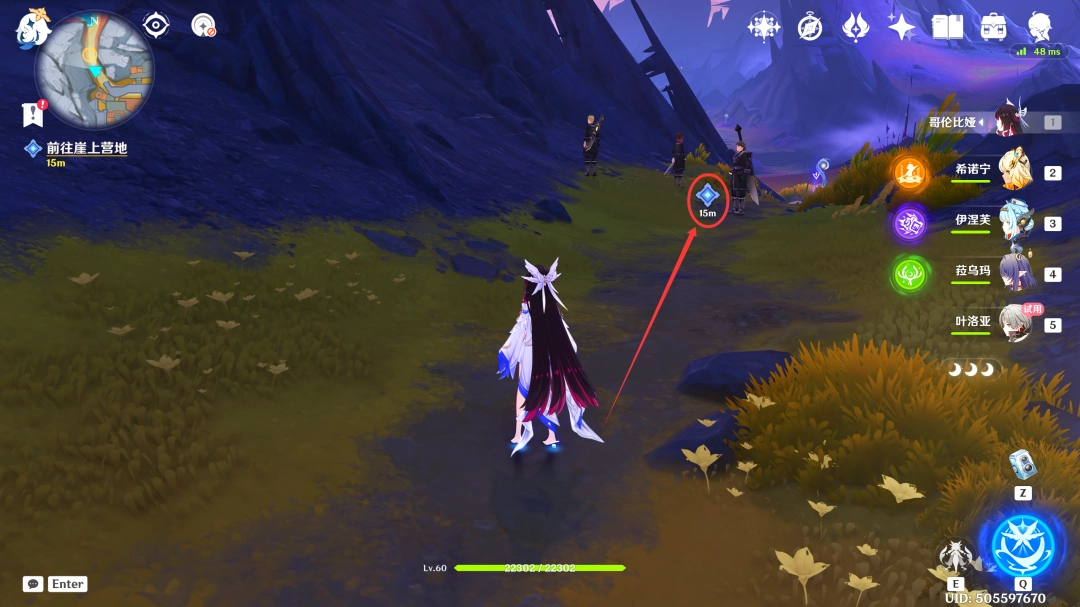Open the compass adventure icon
This screenshot has width=1080, height=607.
point(810,27)
